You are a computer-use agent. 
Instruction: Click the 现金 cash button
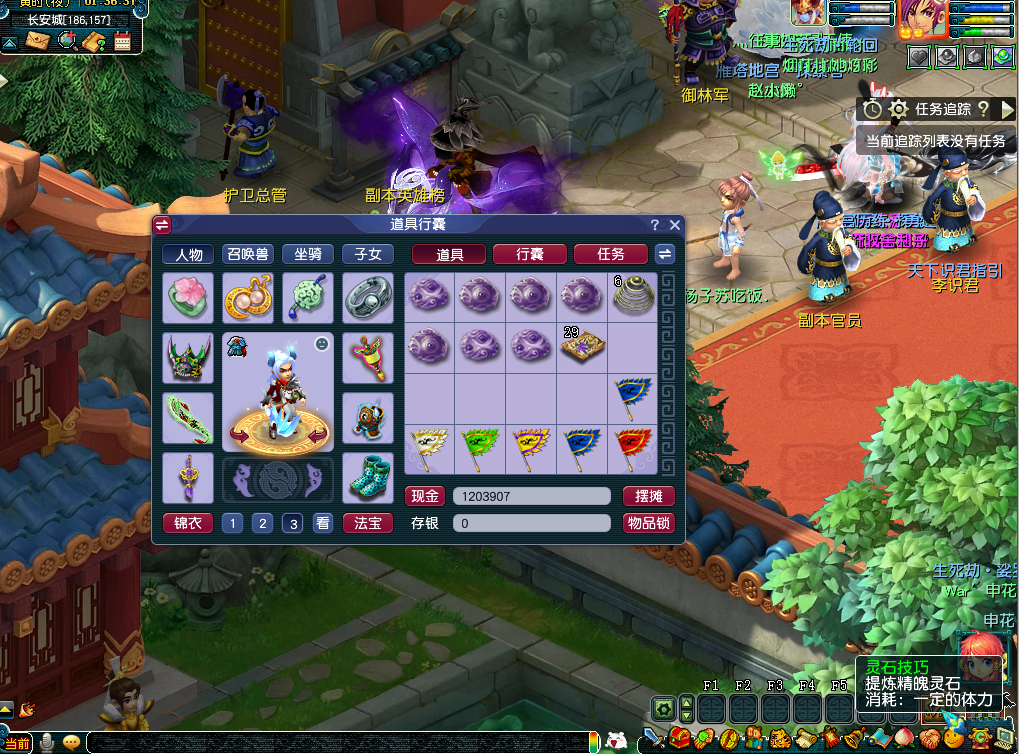(425, 496)
